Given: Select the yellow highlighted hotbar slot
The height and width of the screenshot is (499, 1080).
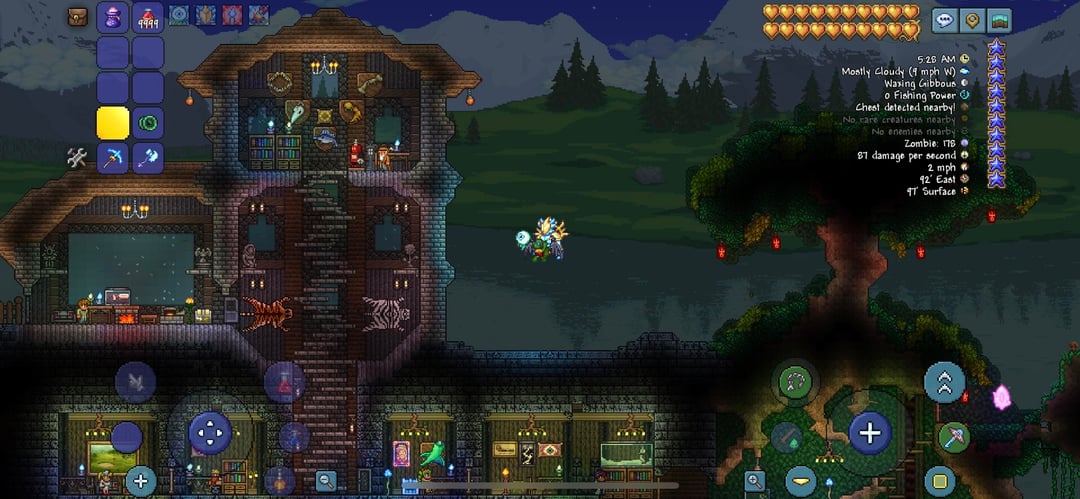Looking at the screenshot, I should tap(113, 123).
